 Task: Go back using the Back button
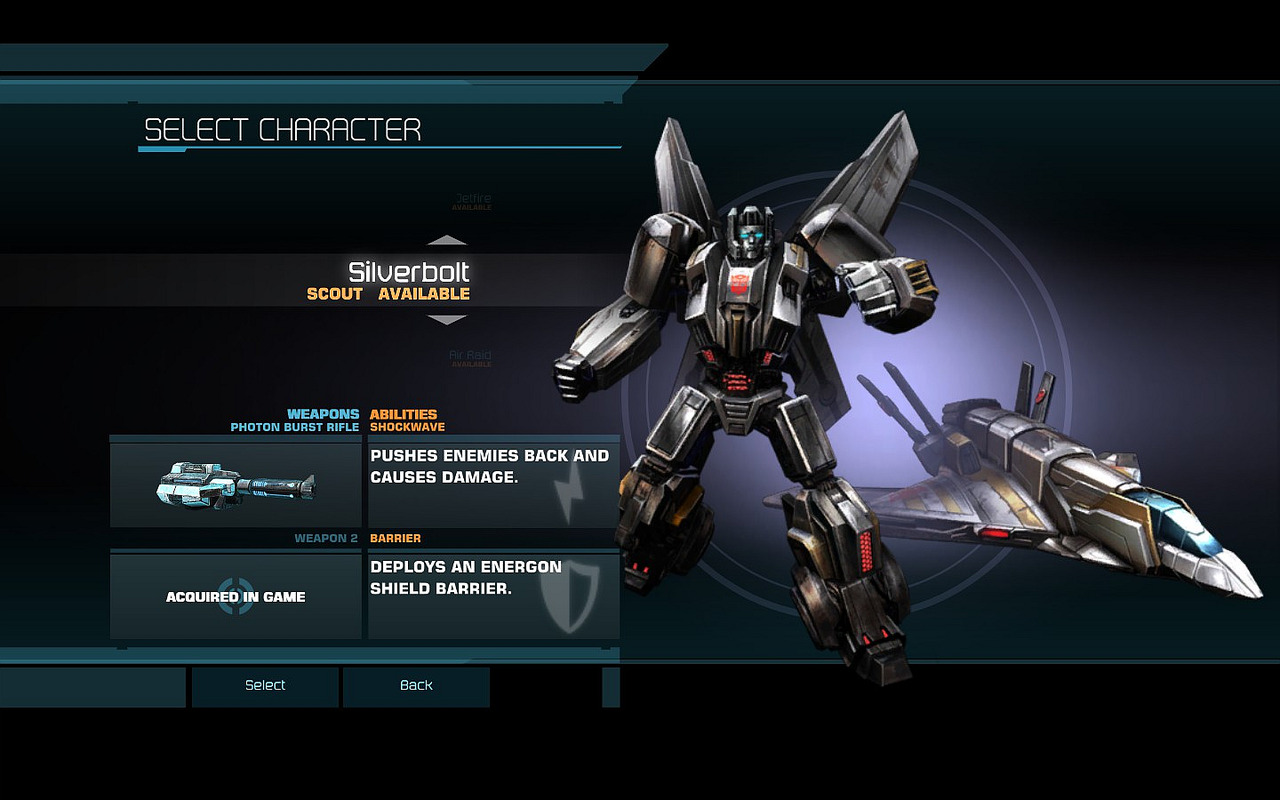click(416, 686)
